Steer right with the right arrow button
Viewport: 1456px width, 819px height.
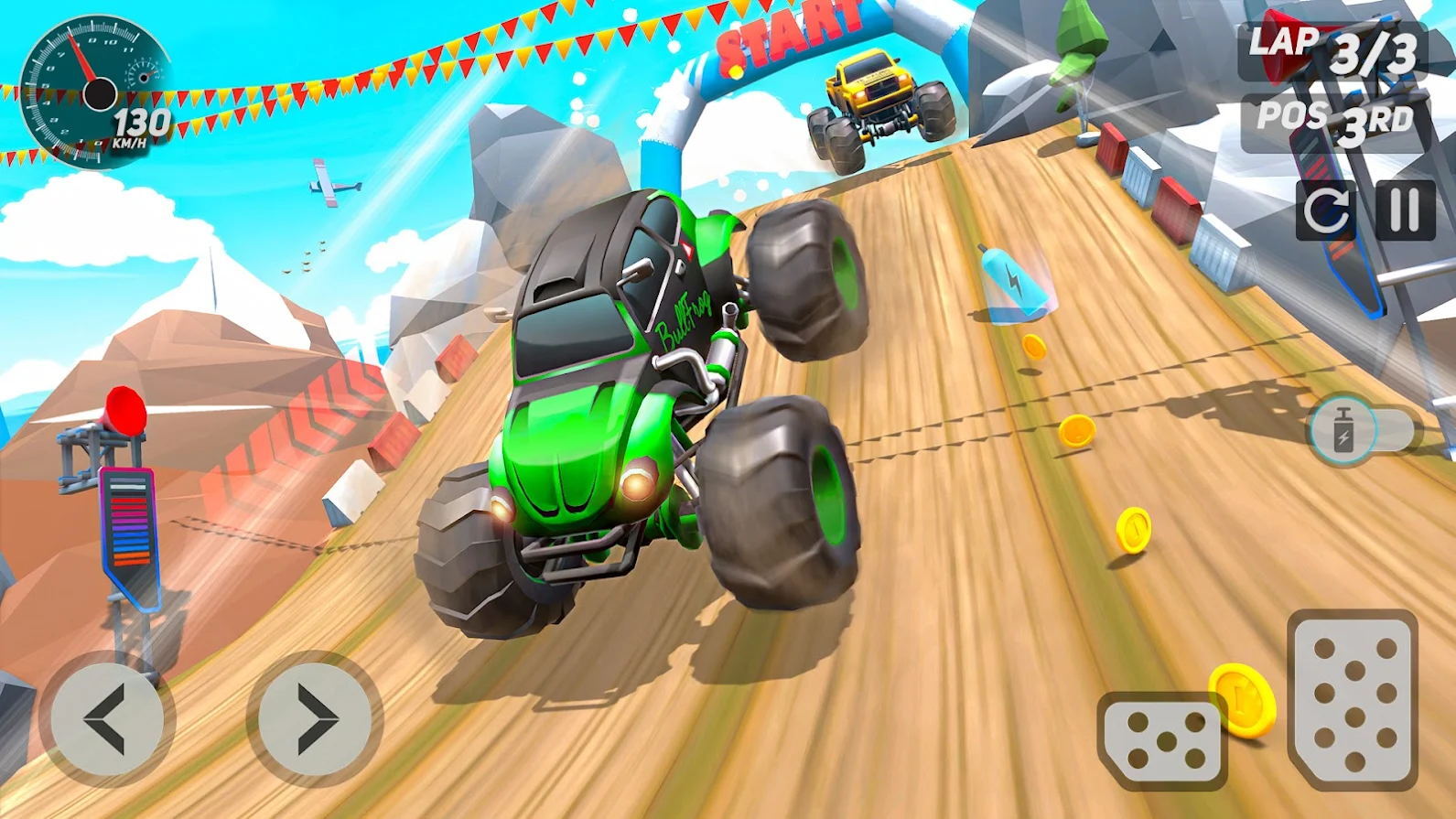coord(314,718)
